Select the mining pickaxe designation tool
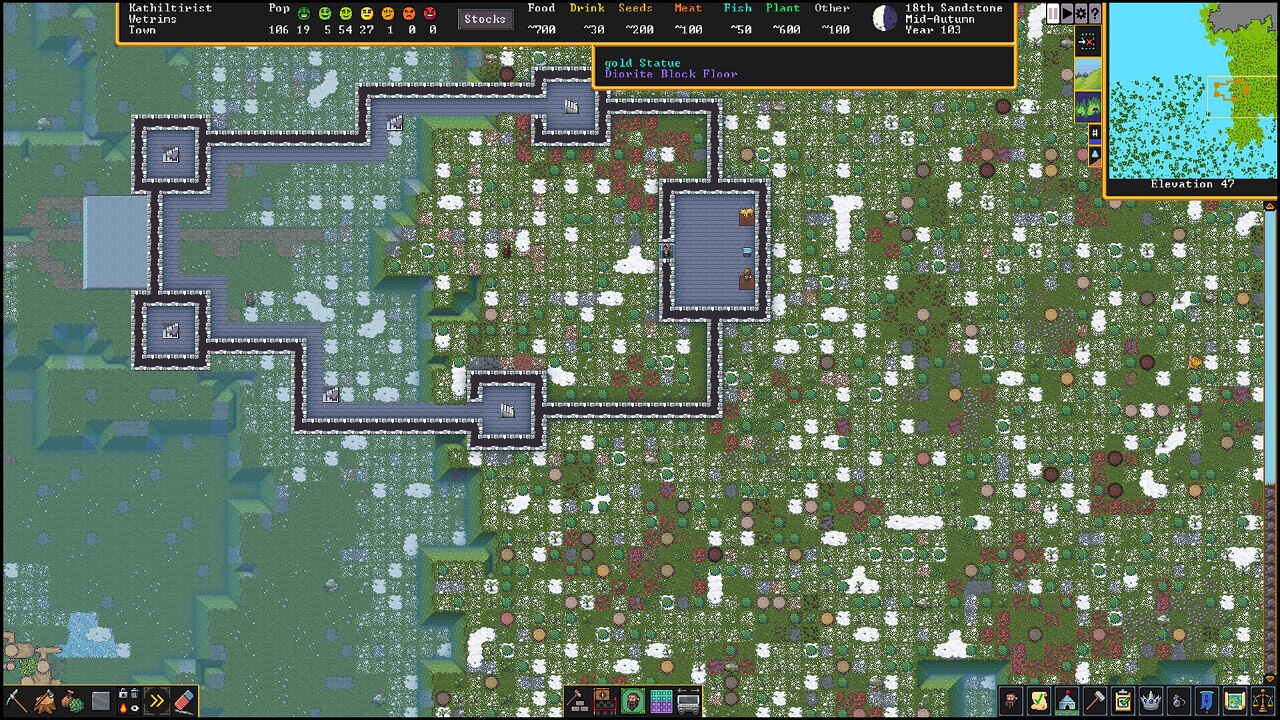The image size is (1280, 720). click(x=15, y=700)
